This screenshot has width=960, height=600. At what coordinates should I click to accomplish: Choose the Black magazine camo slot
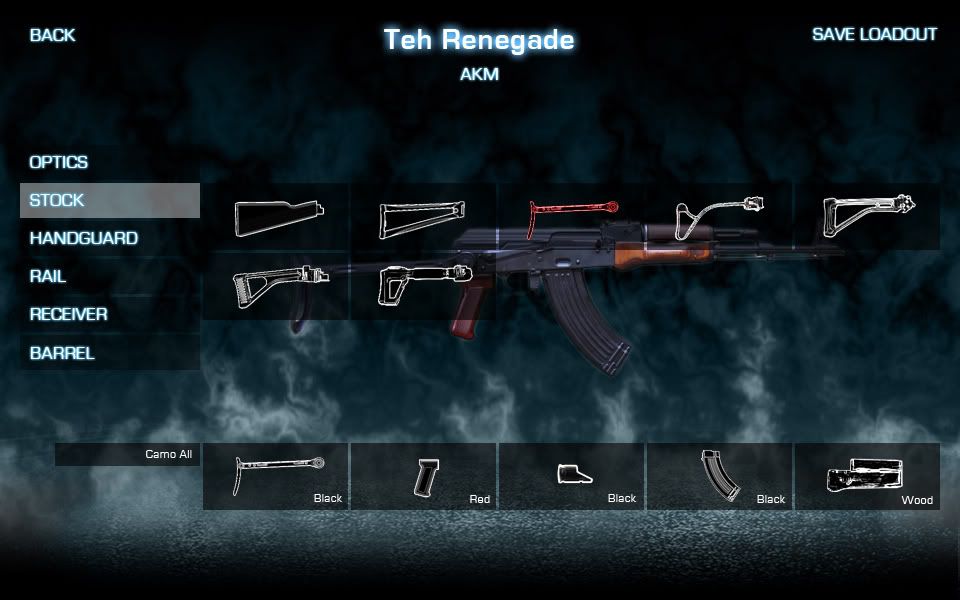(x=720, y=477)
